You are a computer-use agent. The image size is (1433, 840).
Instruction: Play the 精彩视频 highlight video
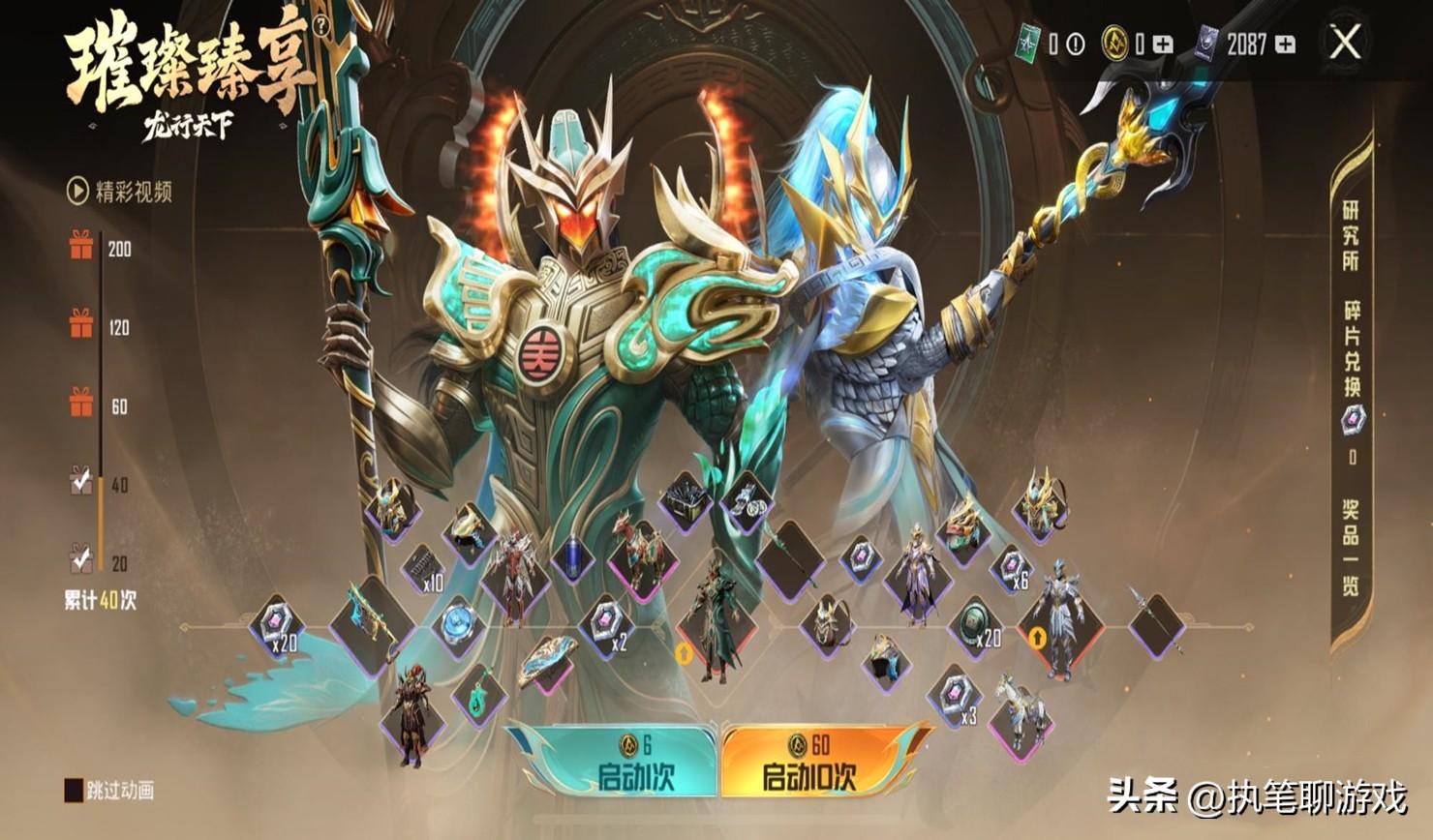click(119, 192)
